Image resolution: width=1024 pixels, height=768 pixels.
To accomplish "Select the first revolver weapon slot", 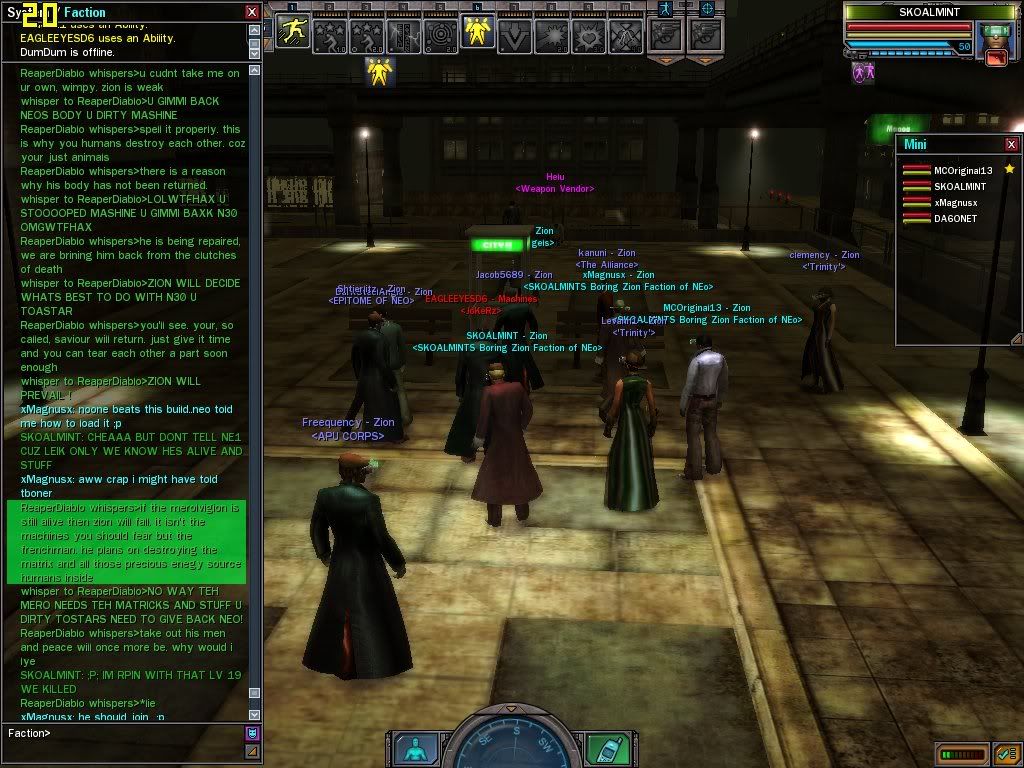I will (x=666, y=35).
